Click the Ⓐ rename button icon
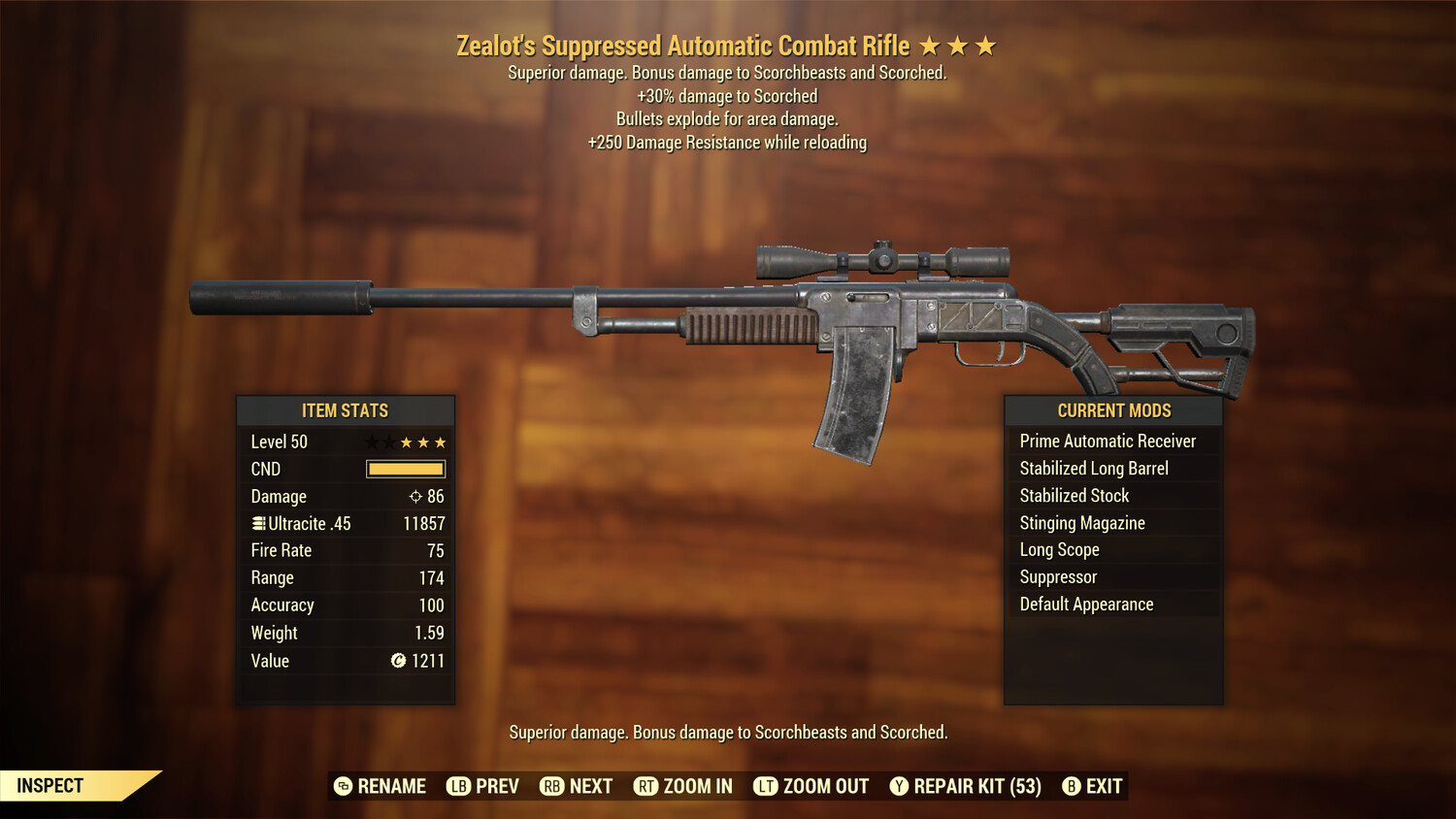The image size is (1456, 819). coord(342,786)
